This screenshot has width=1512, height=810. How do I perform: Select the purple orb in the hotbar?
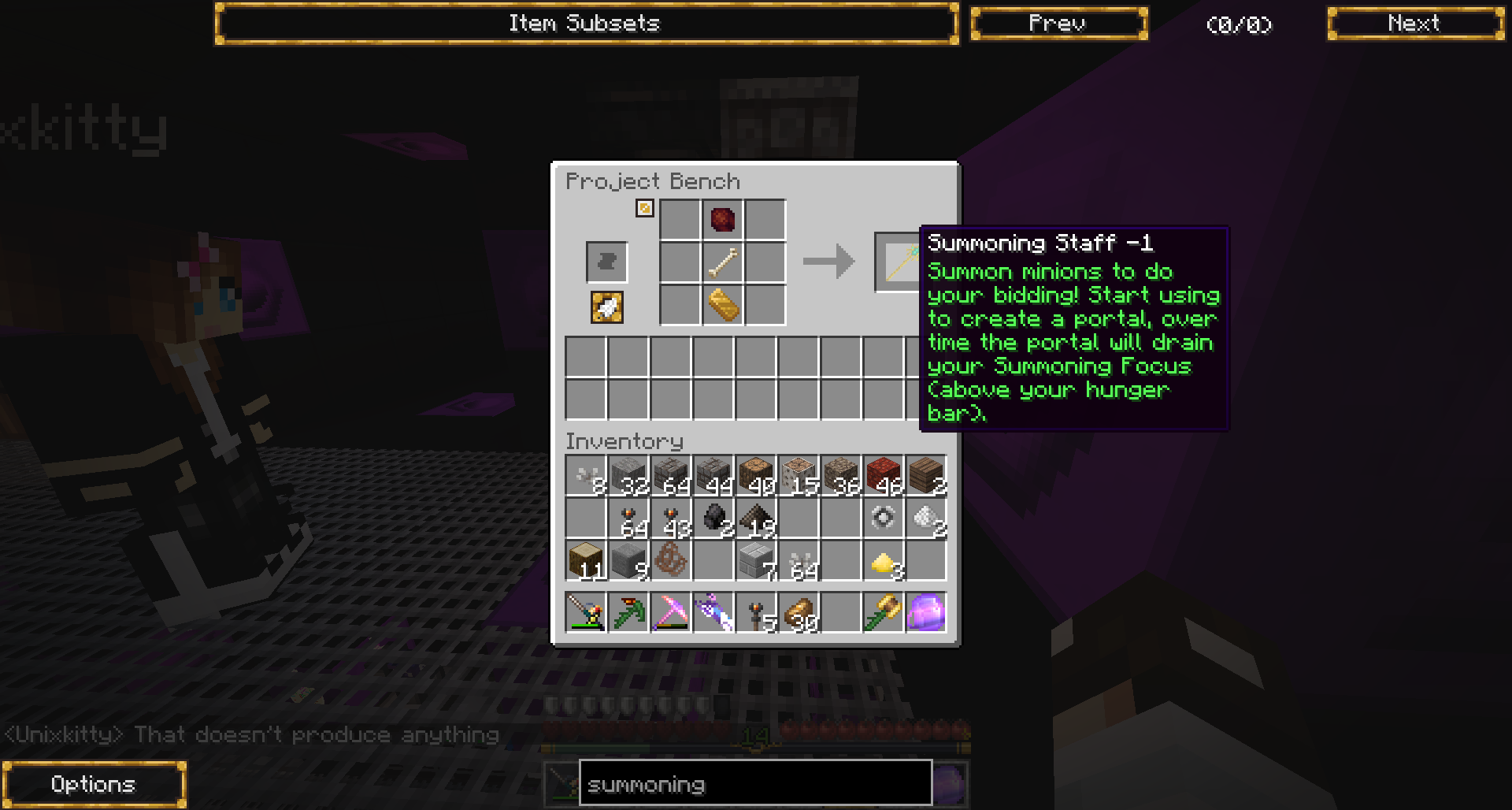pyautogui.click(x=926, y=613)
